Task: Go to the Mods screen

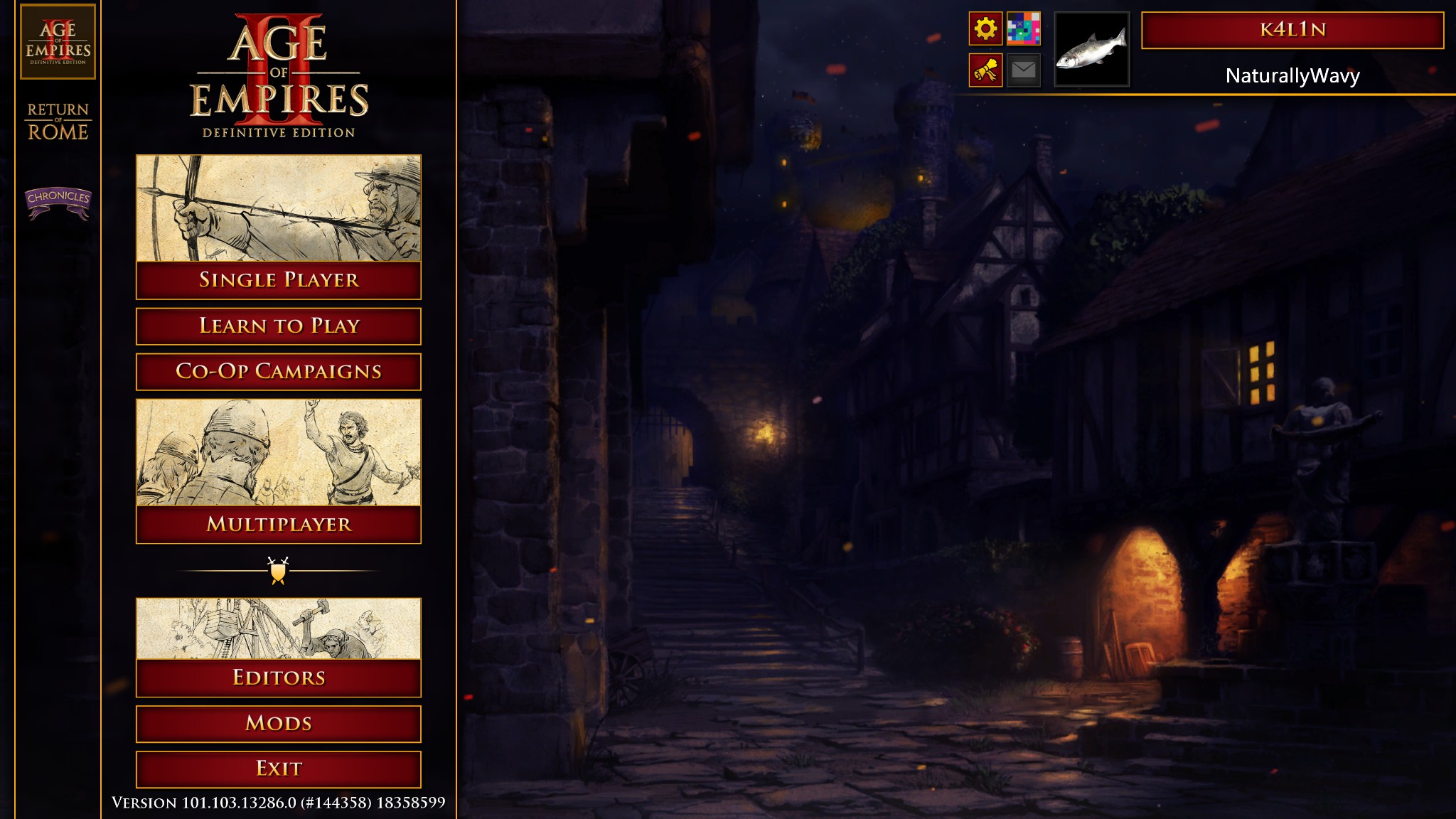Action: (x=279, y=724)
